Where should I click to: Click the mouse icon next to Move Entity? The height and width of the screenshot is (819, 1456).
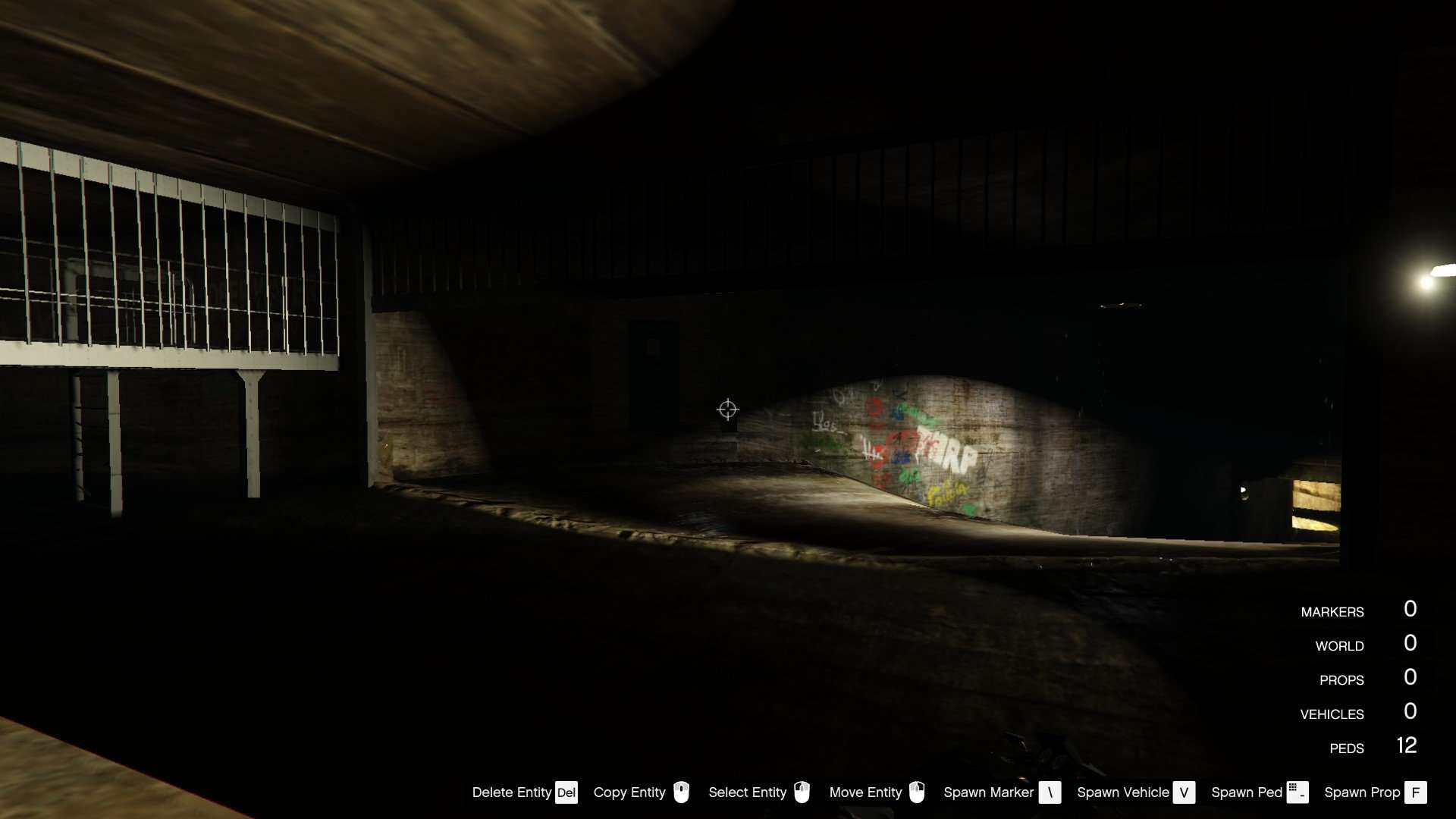[x=918, y=792]
